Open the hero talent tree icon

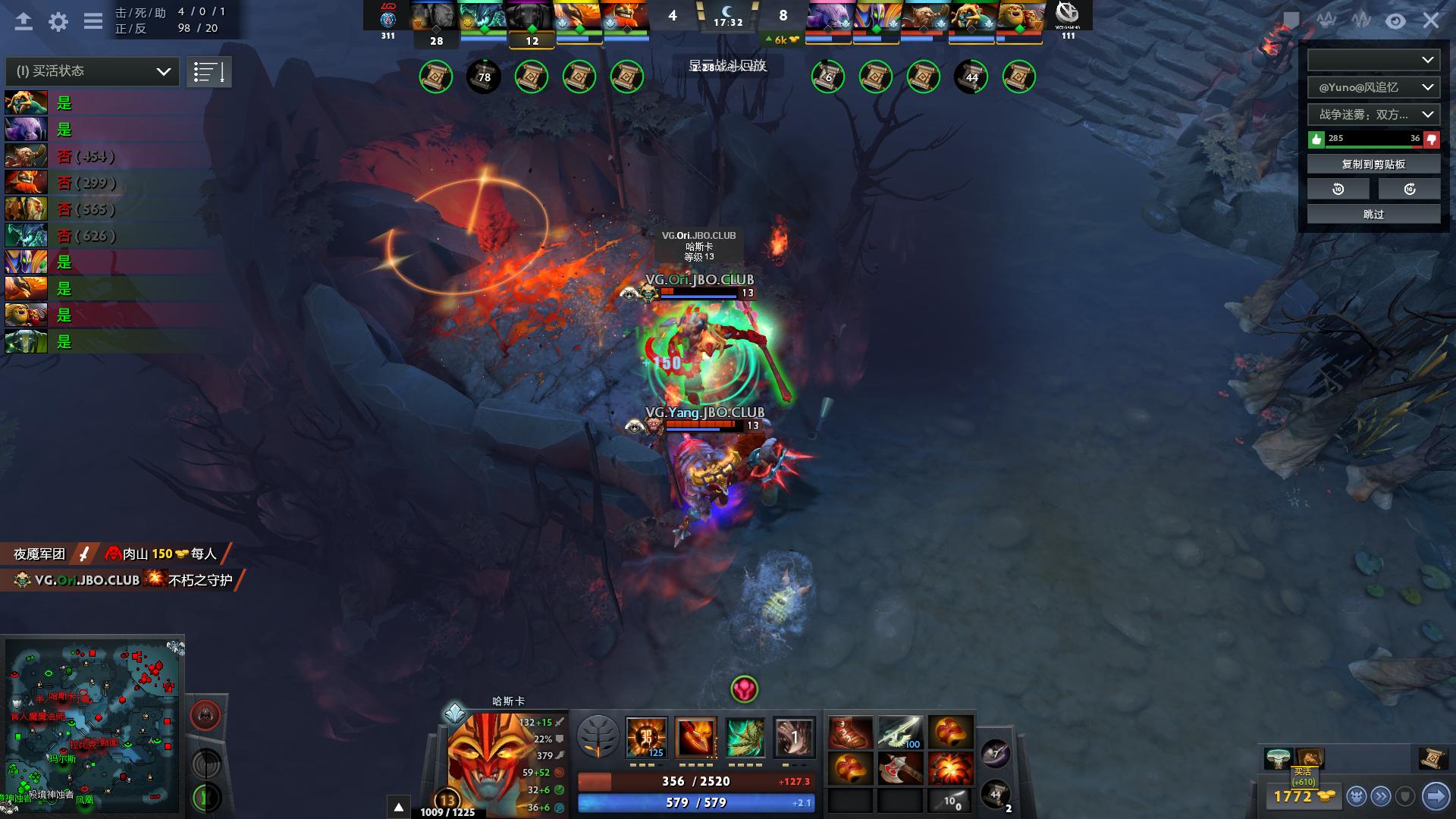(x=598, y=736)
